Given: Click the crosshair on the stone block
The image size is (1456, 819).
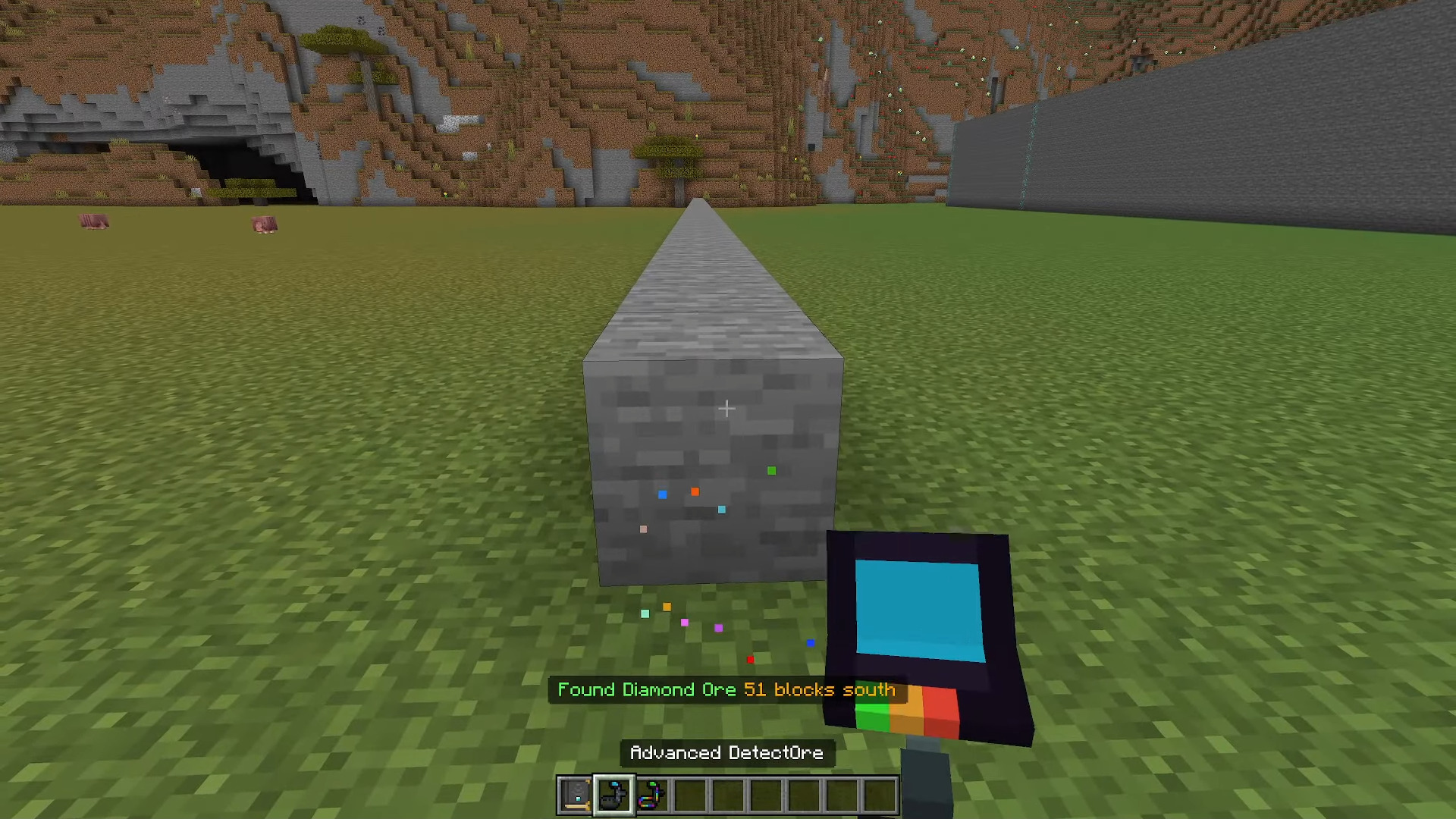Looking at the screenshot, I should click(x=726, y=408).
